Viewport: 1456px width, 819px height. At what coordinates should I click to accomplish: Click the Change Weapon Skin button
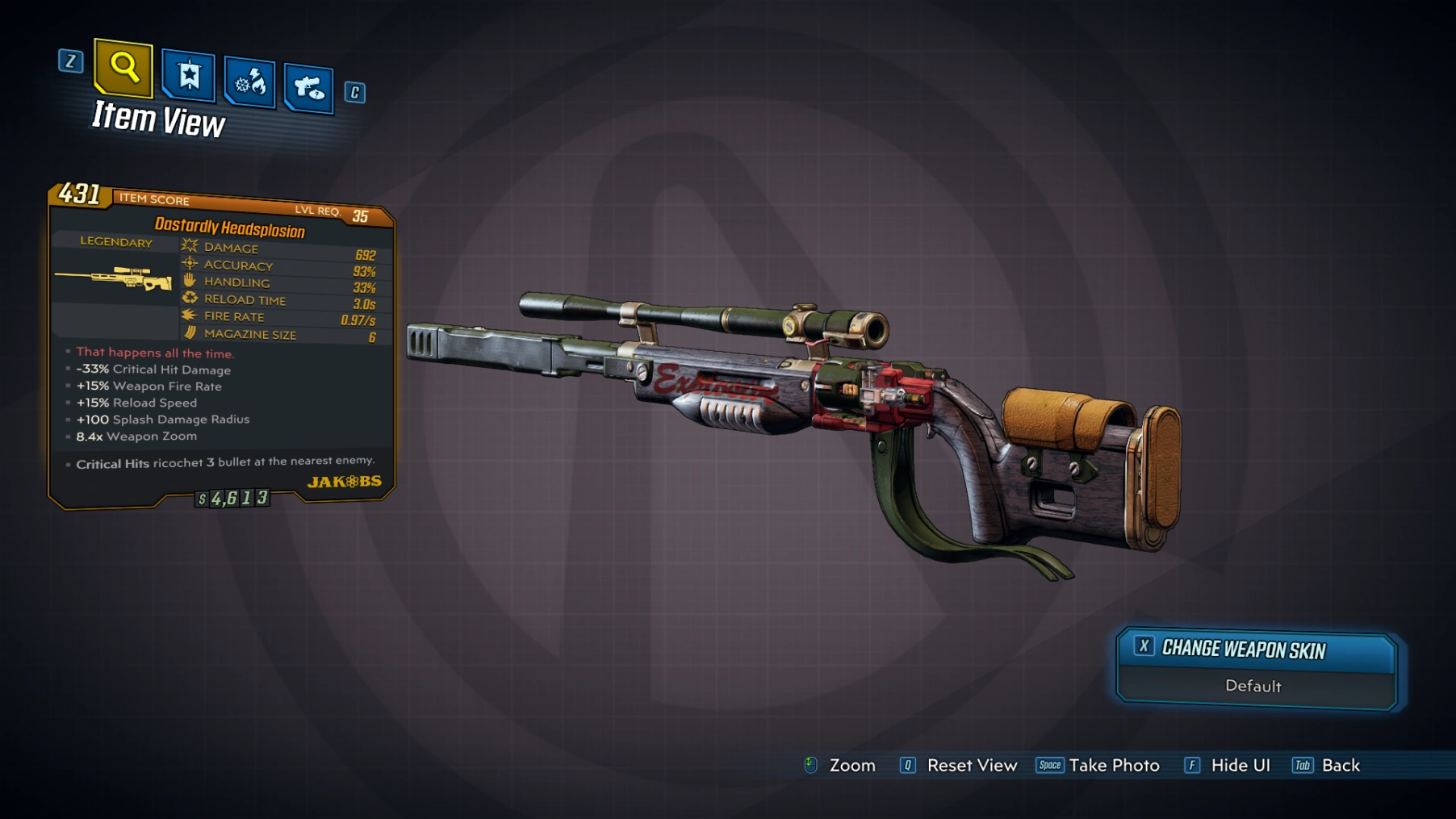(1256, 650)
